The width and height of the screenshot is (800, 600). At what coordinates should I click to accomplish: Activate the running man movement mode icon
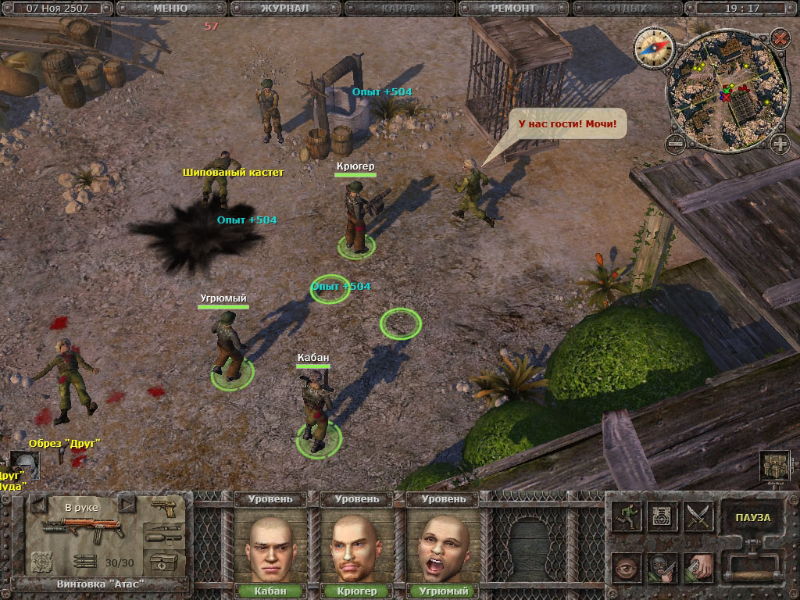click(x=628, y=517)
